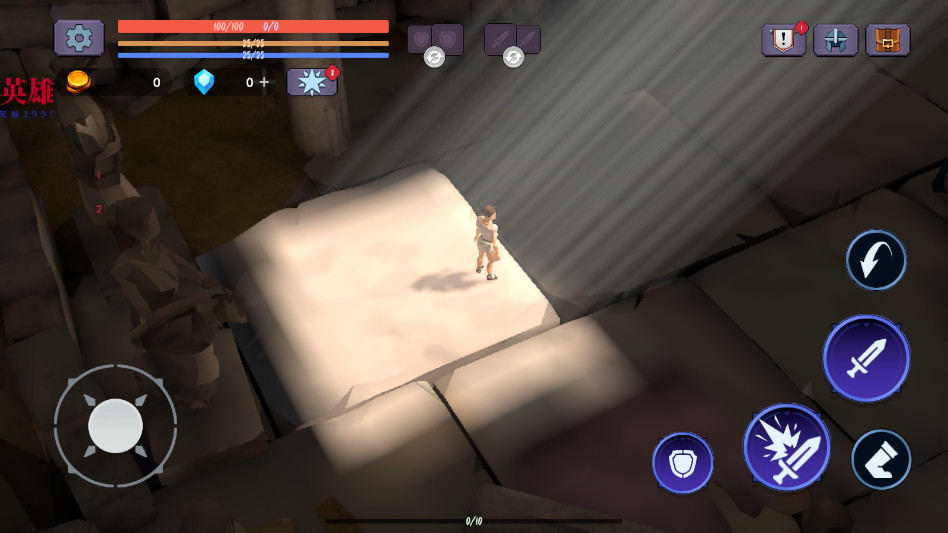The height and width of the screenshot is (533, 948).
Task: Click the plus next to blue gems
Action: pos(264,82)
